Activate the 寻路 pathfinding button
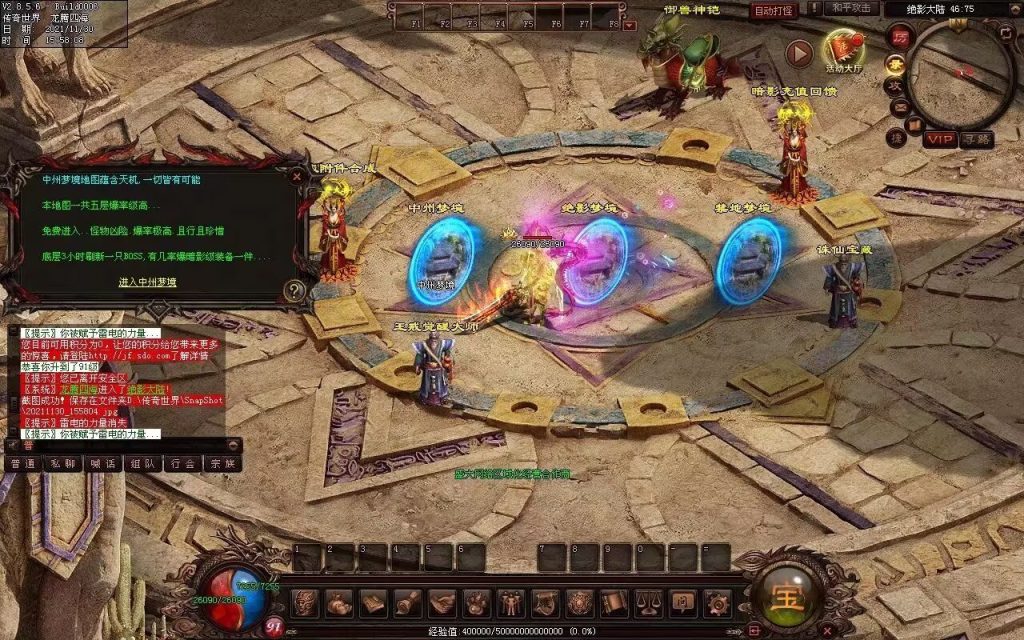 click(976, 139)
